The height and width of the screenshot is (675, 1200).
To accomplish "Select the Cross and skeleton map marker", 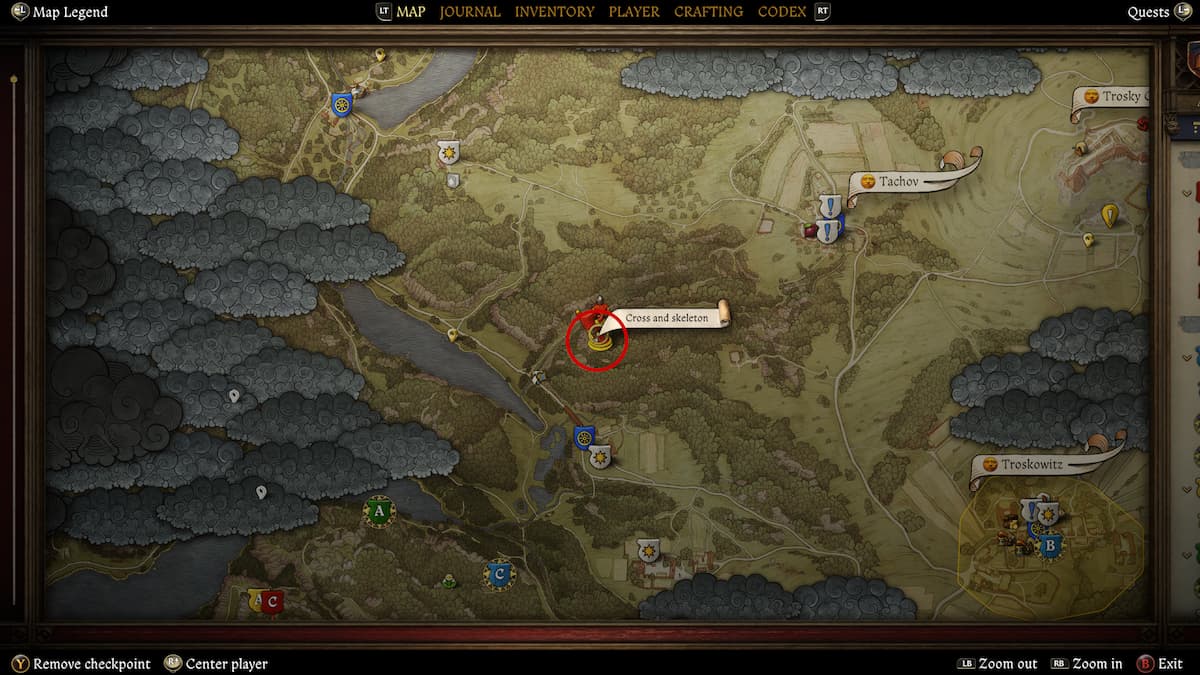I will (x=598, y=338).
